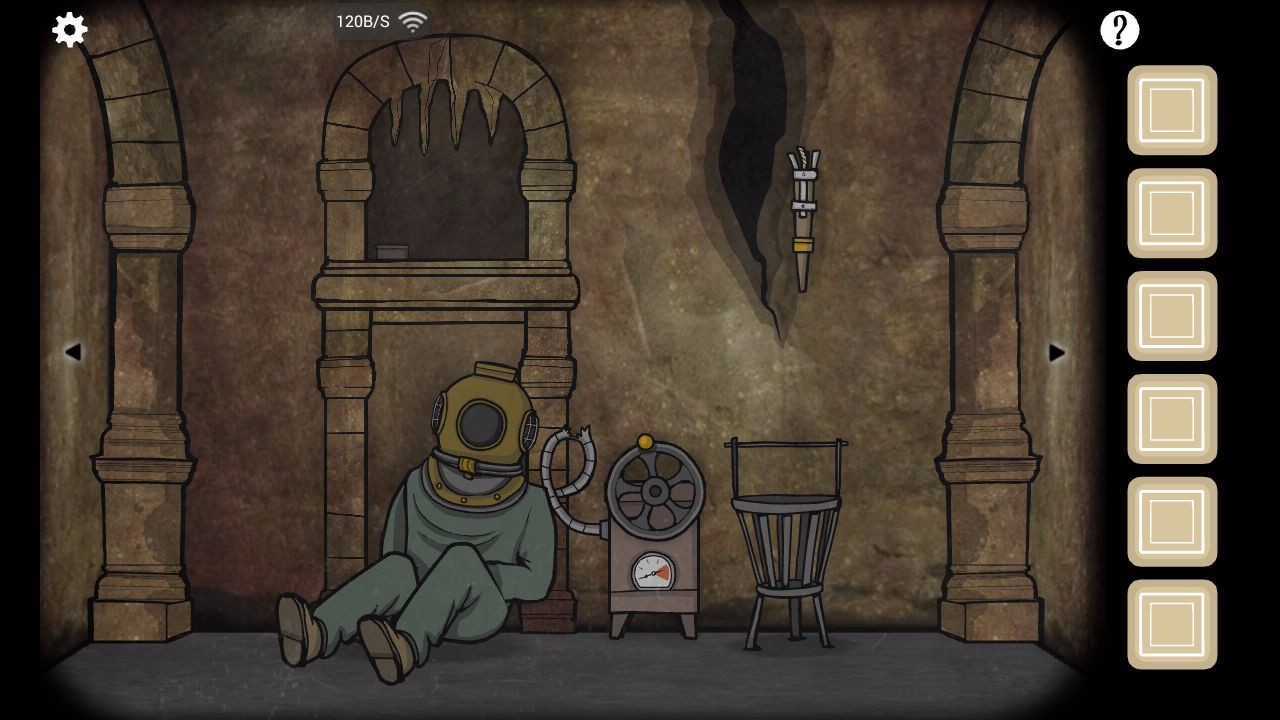Viewport: 1280px width, 720px height.
Task: Open the settings gear menu
Action: (69, 30)
